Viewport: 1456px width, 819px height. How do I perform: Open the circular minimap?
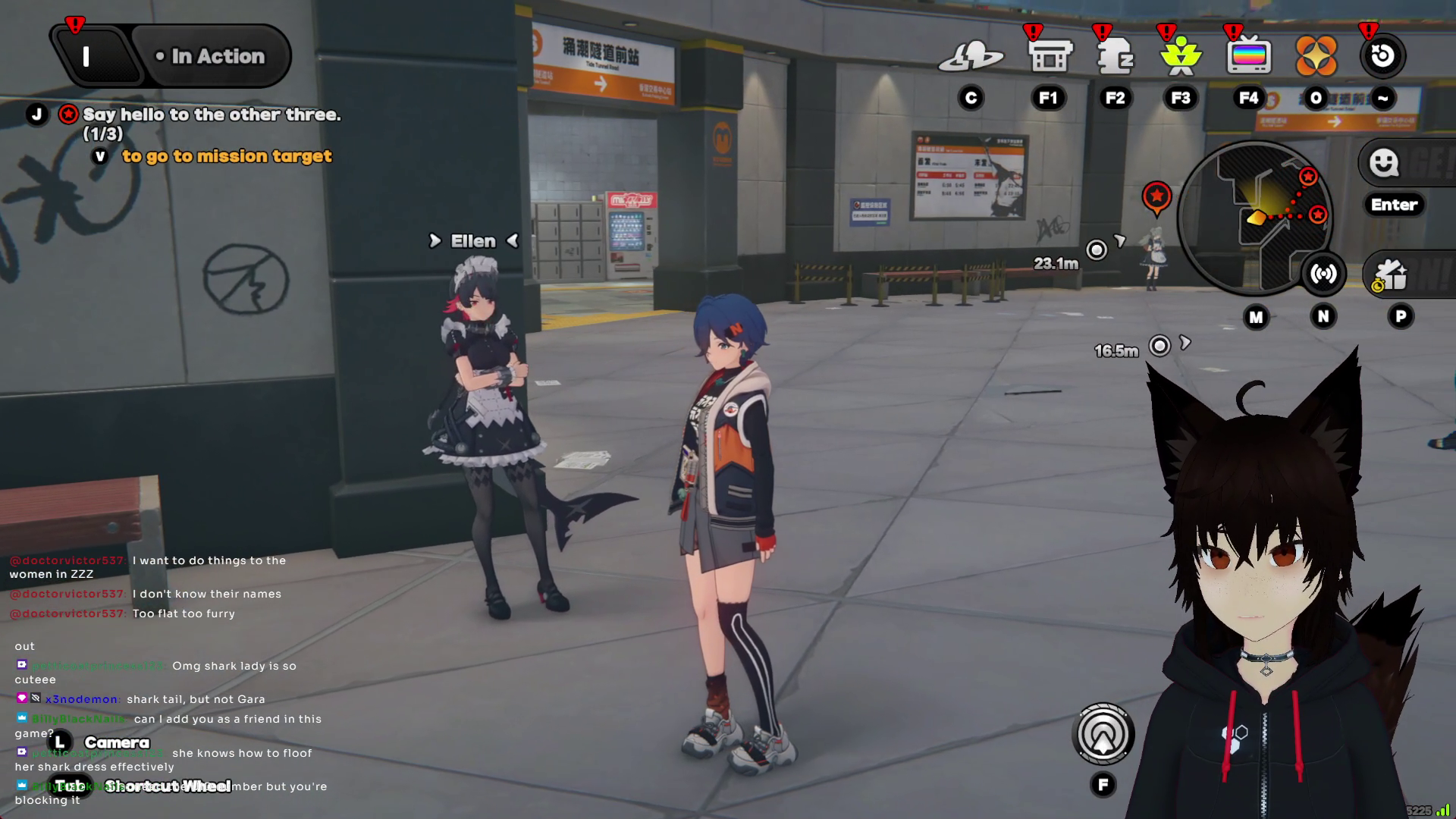(x=1255, y=218)
